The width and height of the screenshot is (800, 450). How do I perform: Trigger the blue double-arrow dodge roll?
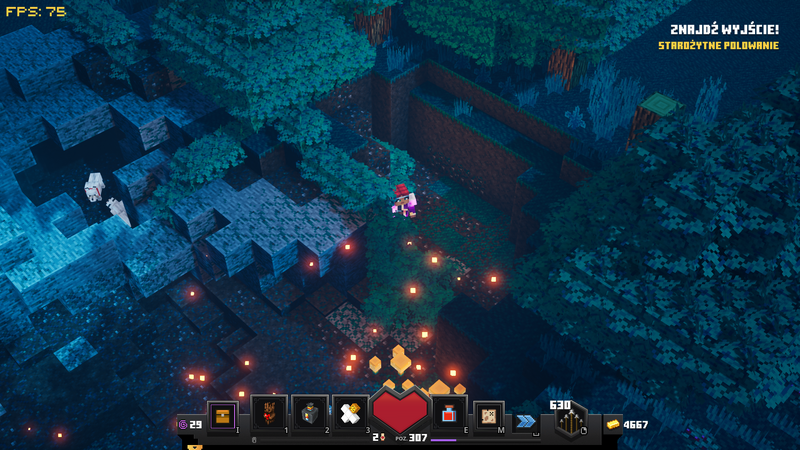point(525,422)
